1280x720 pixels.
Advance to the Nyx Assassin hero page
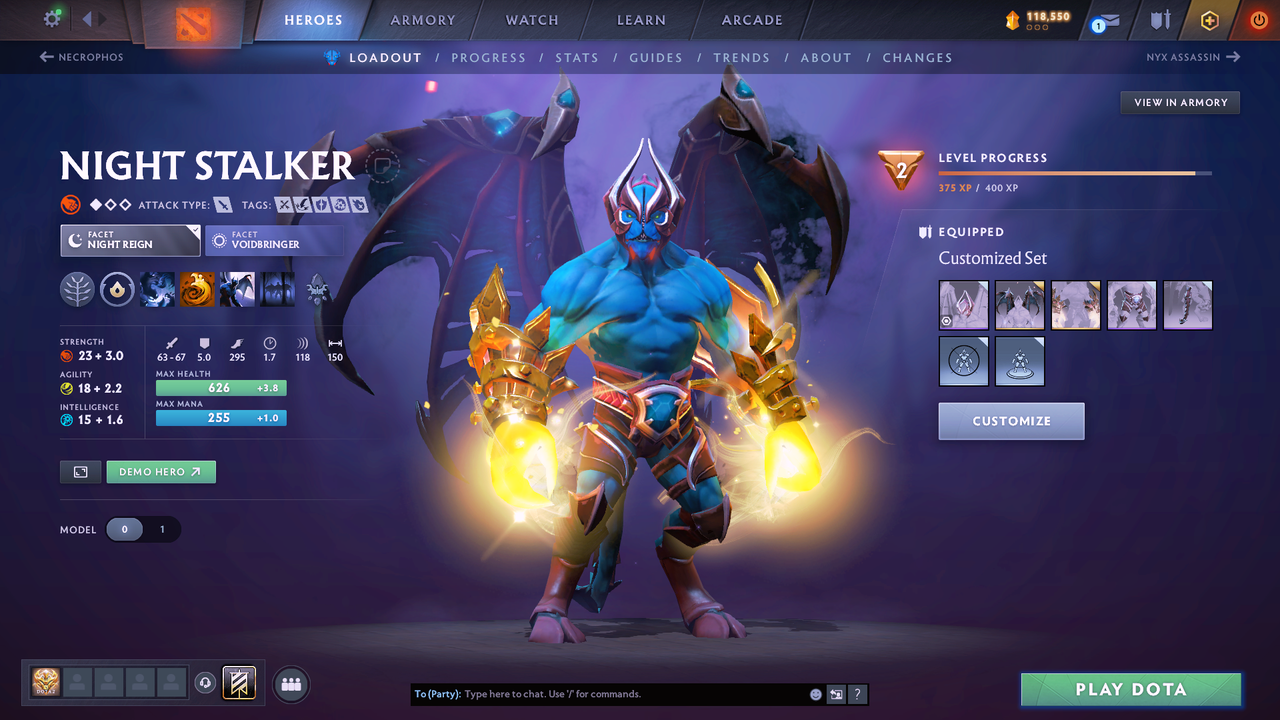pos(1192,57)
